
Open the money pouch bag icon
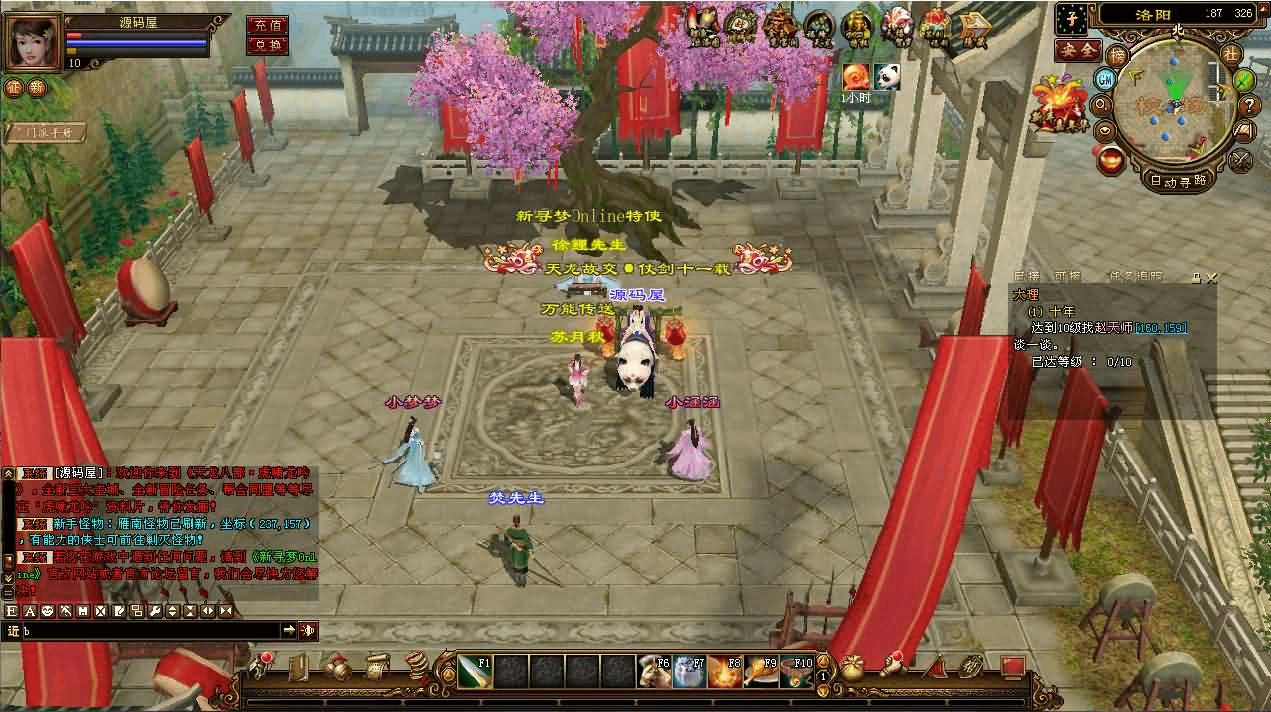click(853, 666)
